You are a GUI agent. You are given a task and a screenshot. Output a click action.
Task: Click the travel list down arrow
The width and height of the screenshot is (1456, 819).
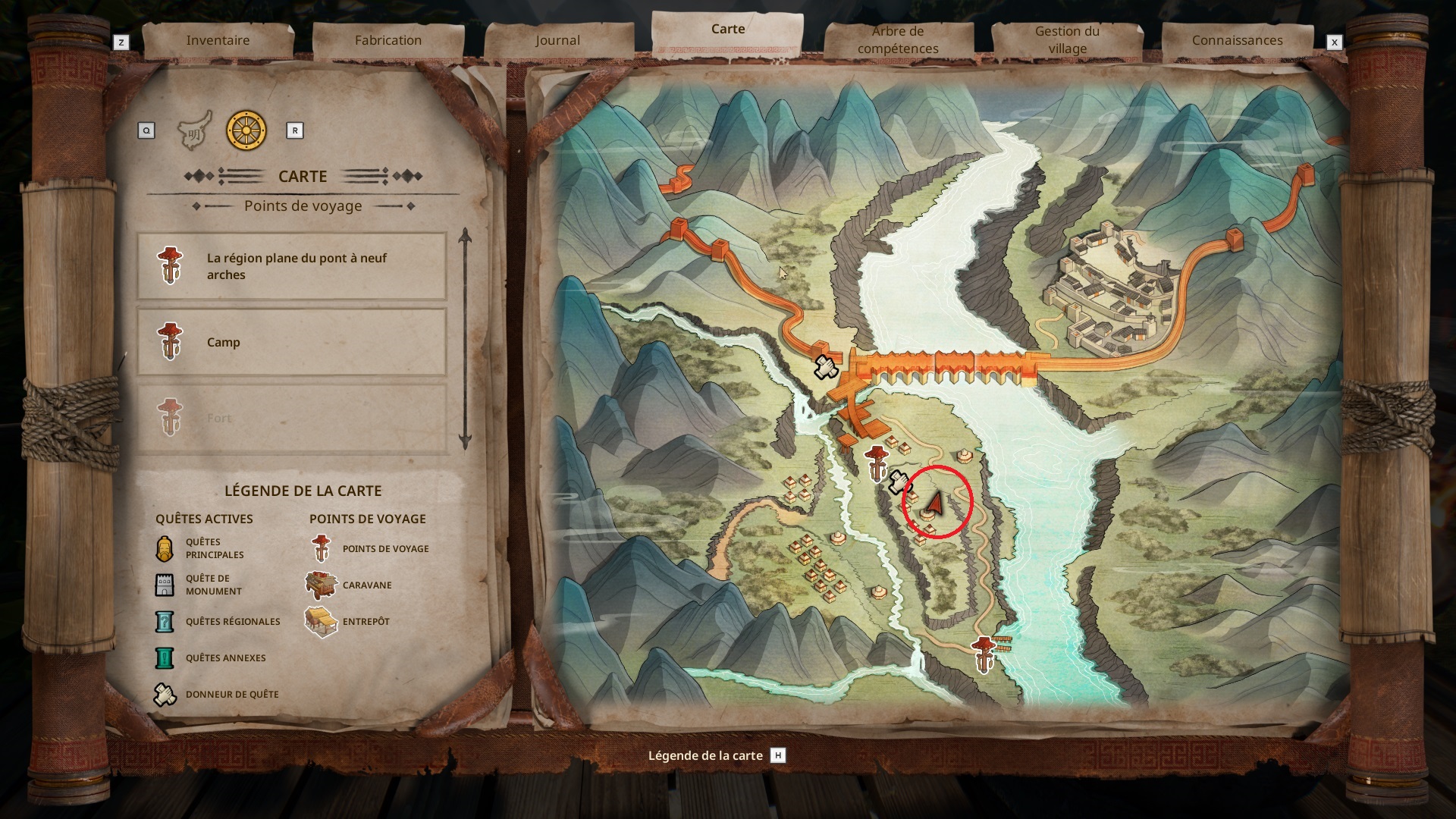tap(465, 441)
